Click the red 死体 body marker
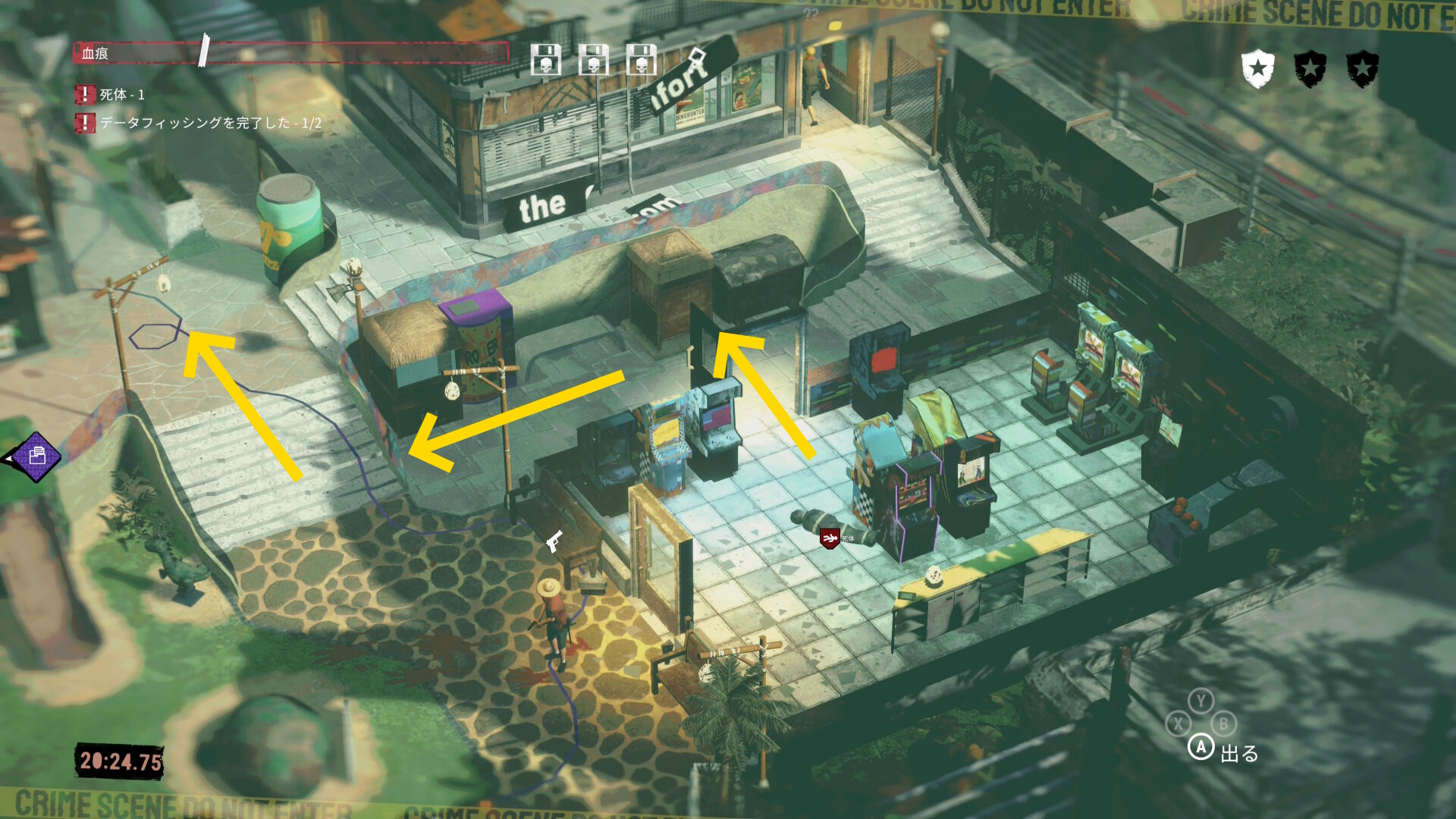 [x=830, y=538]
